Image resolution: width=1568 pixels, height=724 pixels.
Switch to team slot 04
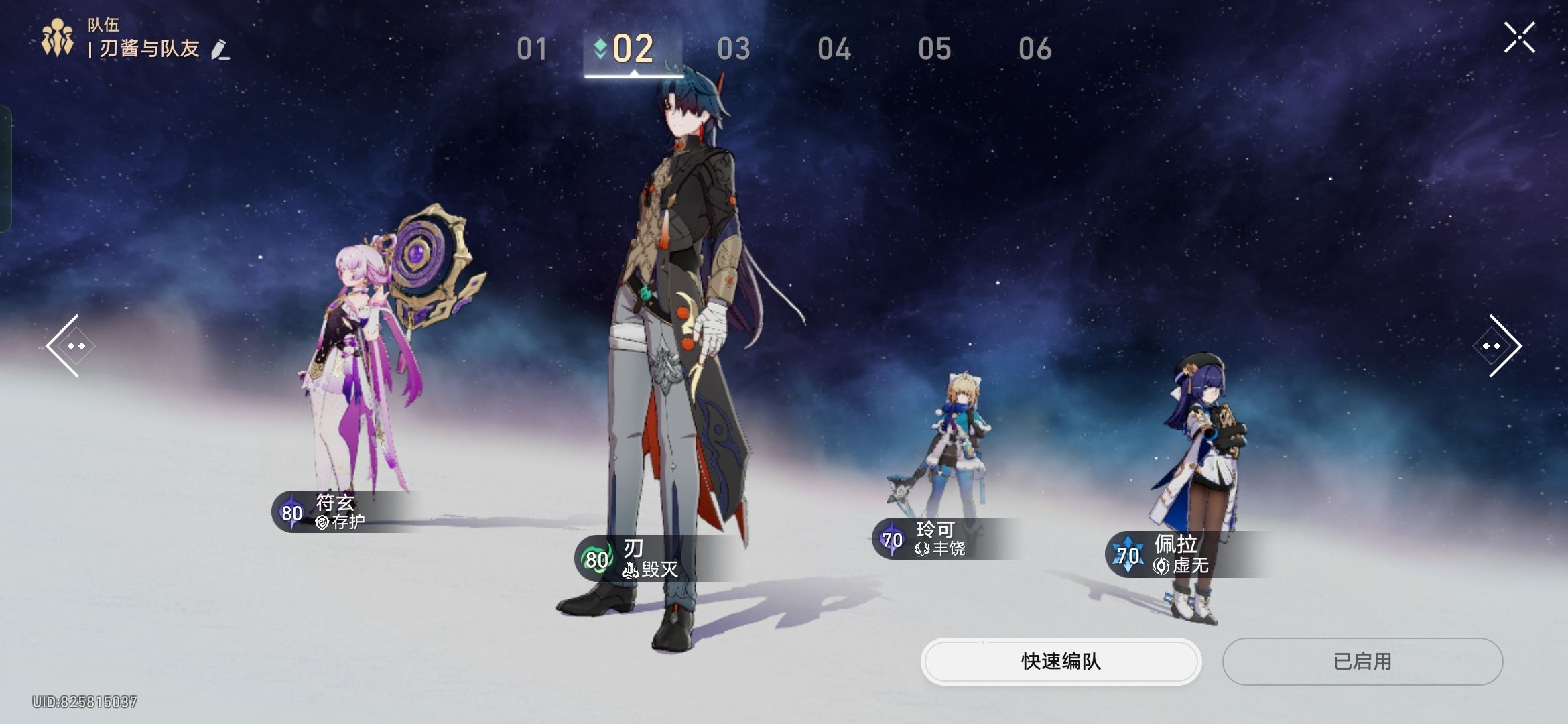pyautogui.click(x=834, y=48)
